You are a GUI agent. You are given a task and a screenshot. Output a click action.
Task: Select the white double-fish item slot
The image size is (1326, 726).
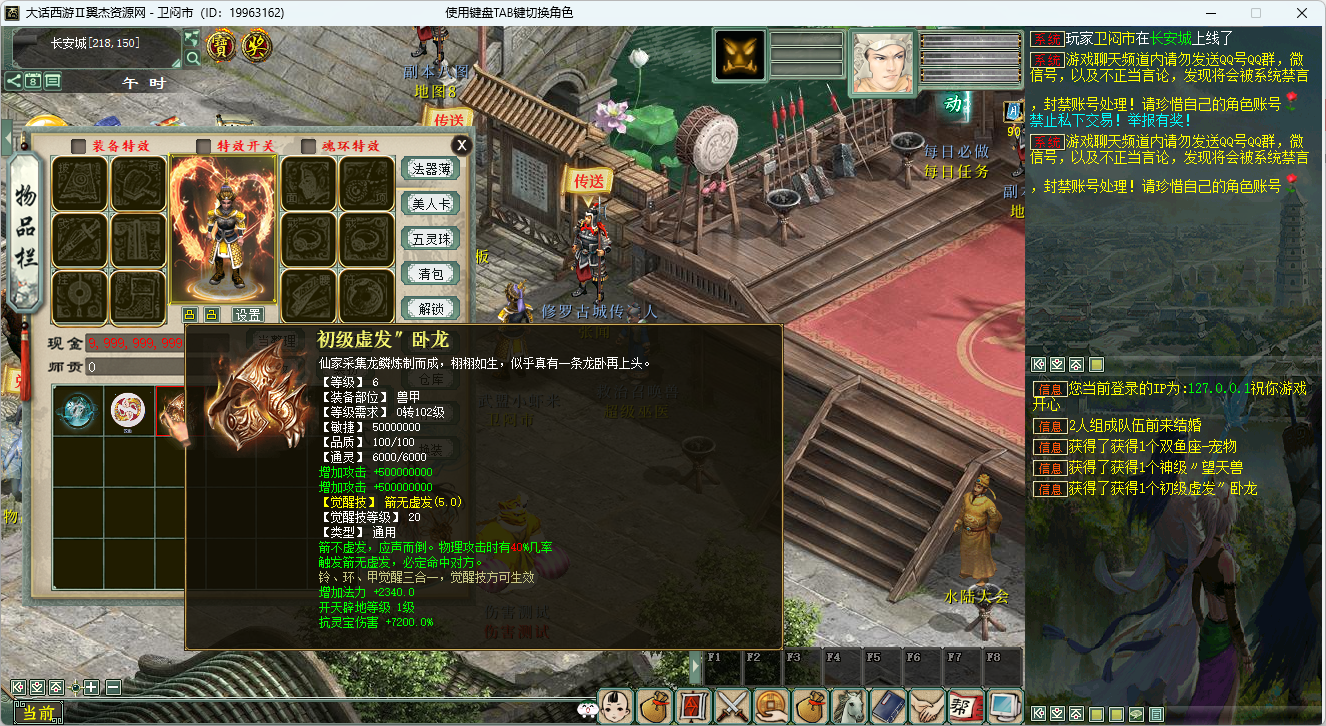(128, 410)
